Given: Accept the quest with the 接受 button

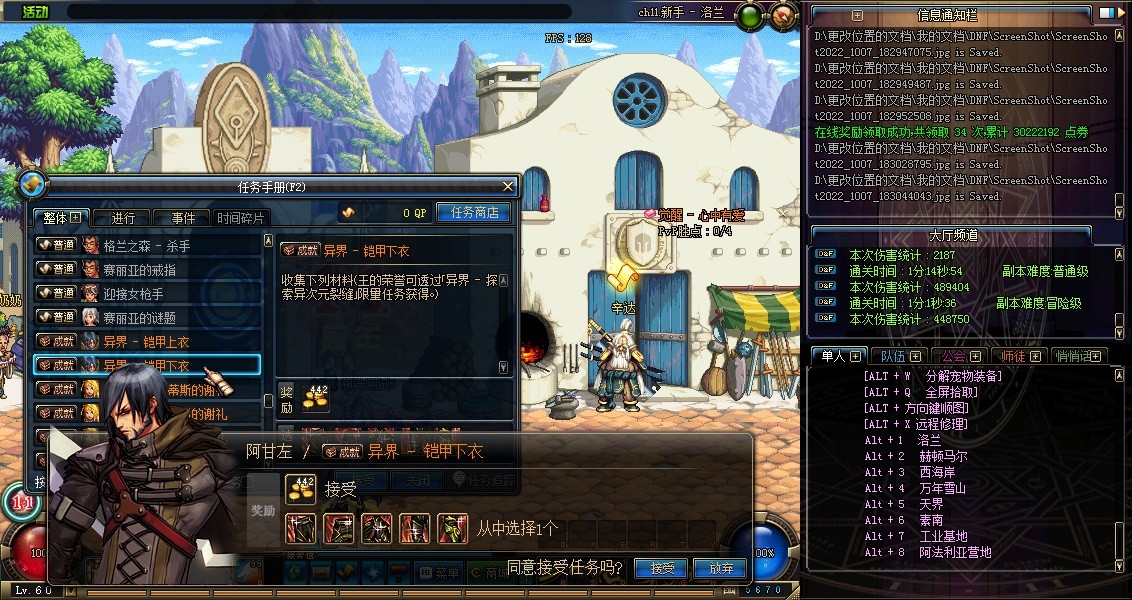Looking at the screenshot, I should pyautogui.click(x=661, y=568).
